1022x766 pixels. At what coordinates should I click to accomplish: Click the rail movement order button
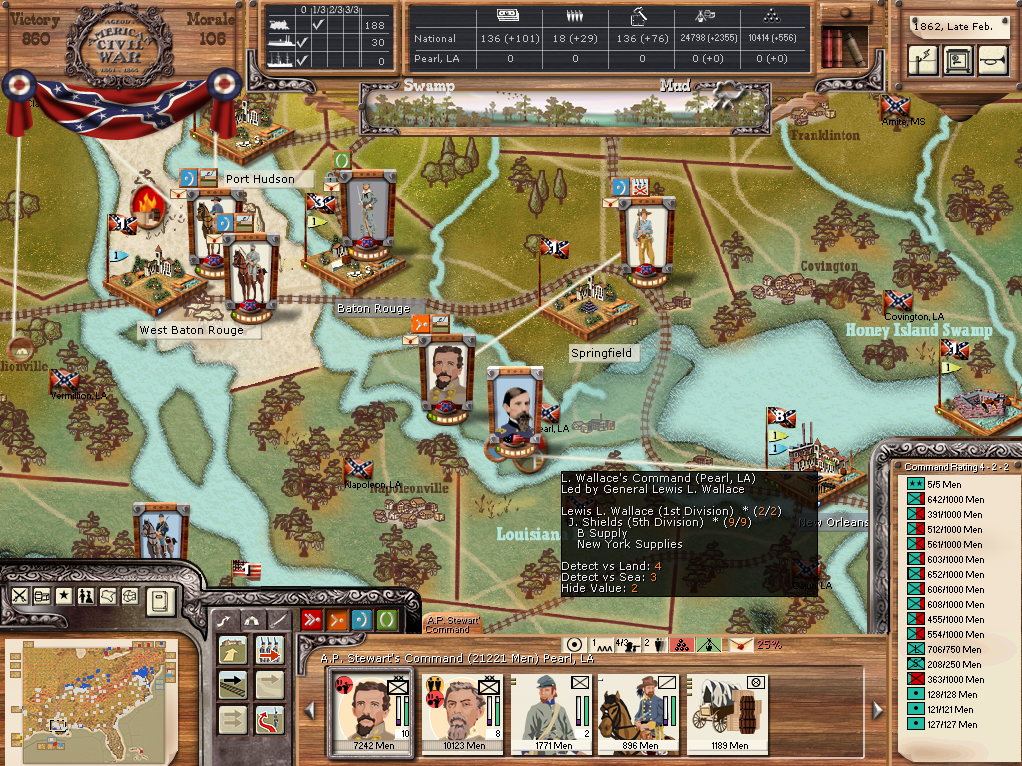point(232,685)
